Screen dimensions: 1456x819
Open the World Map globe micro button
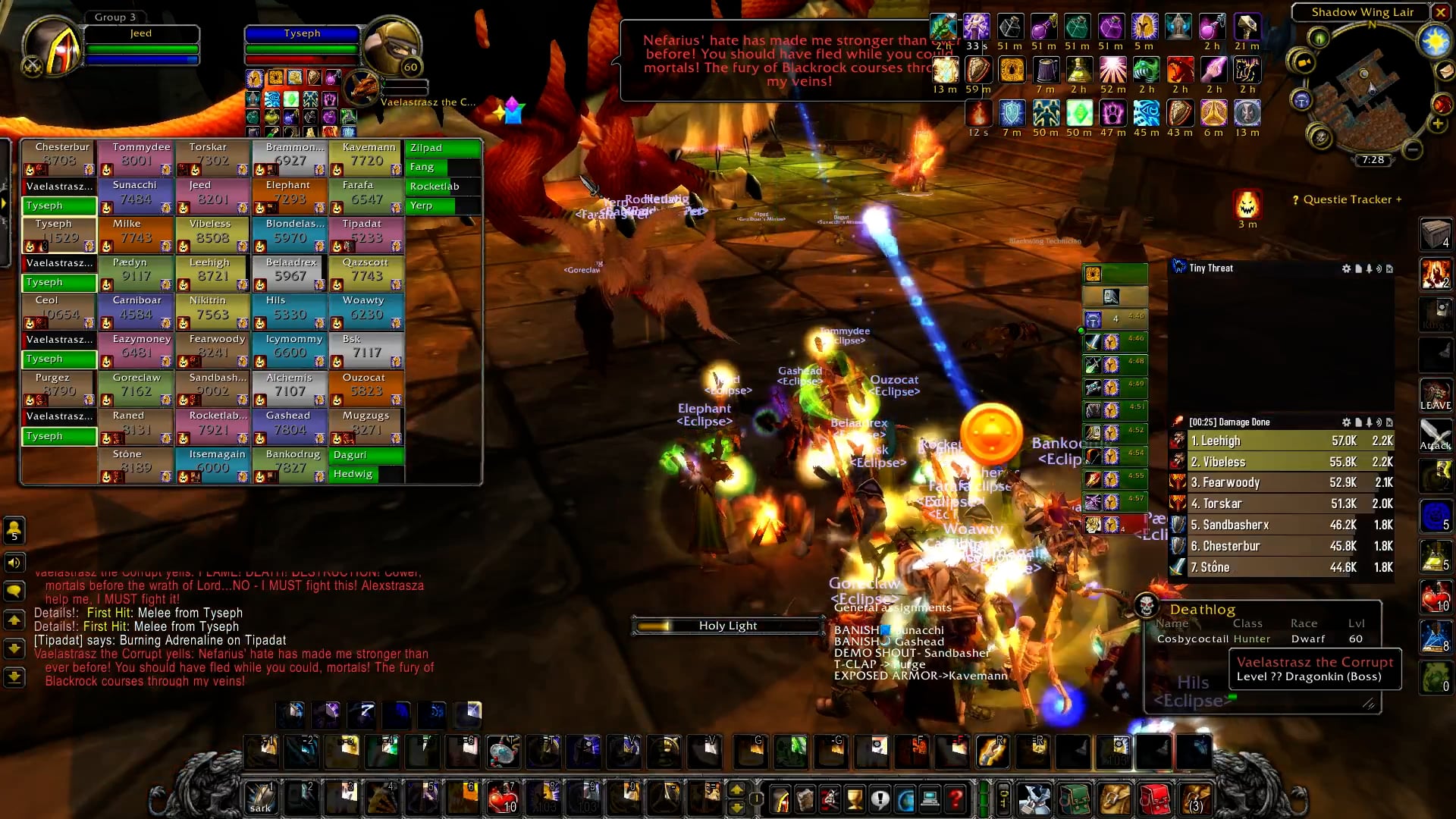point(905,799)
